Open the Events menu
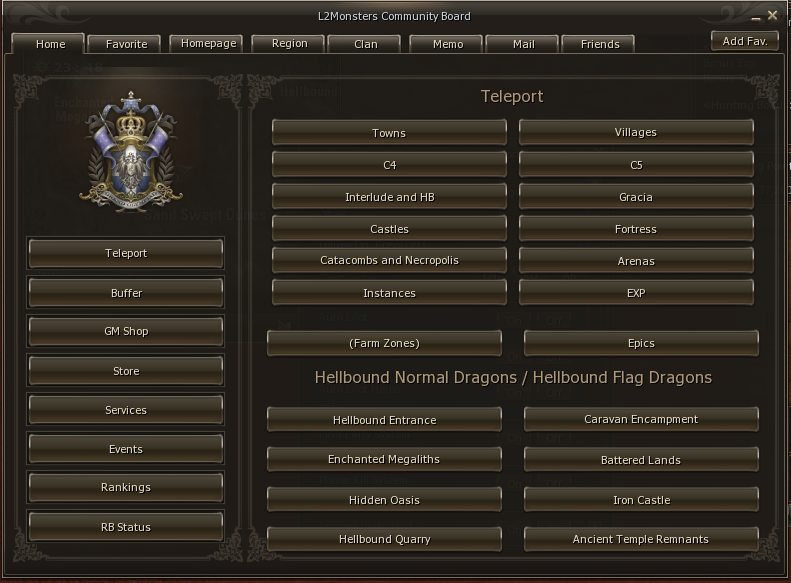The image size is (791, 583). click(x=126, y=449)
